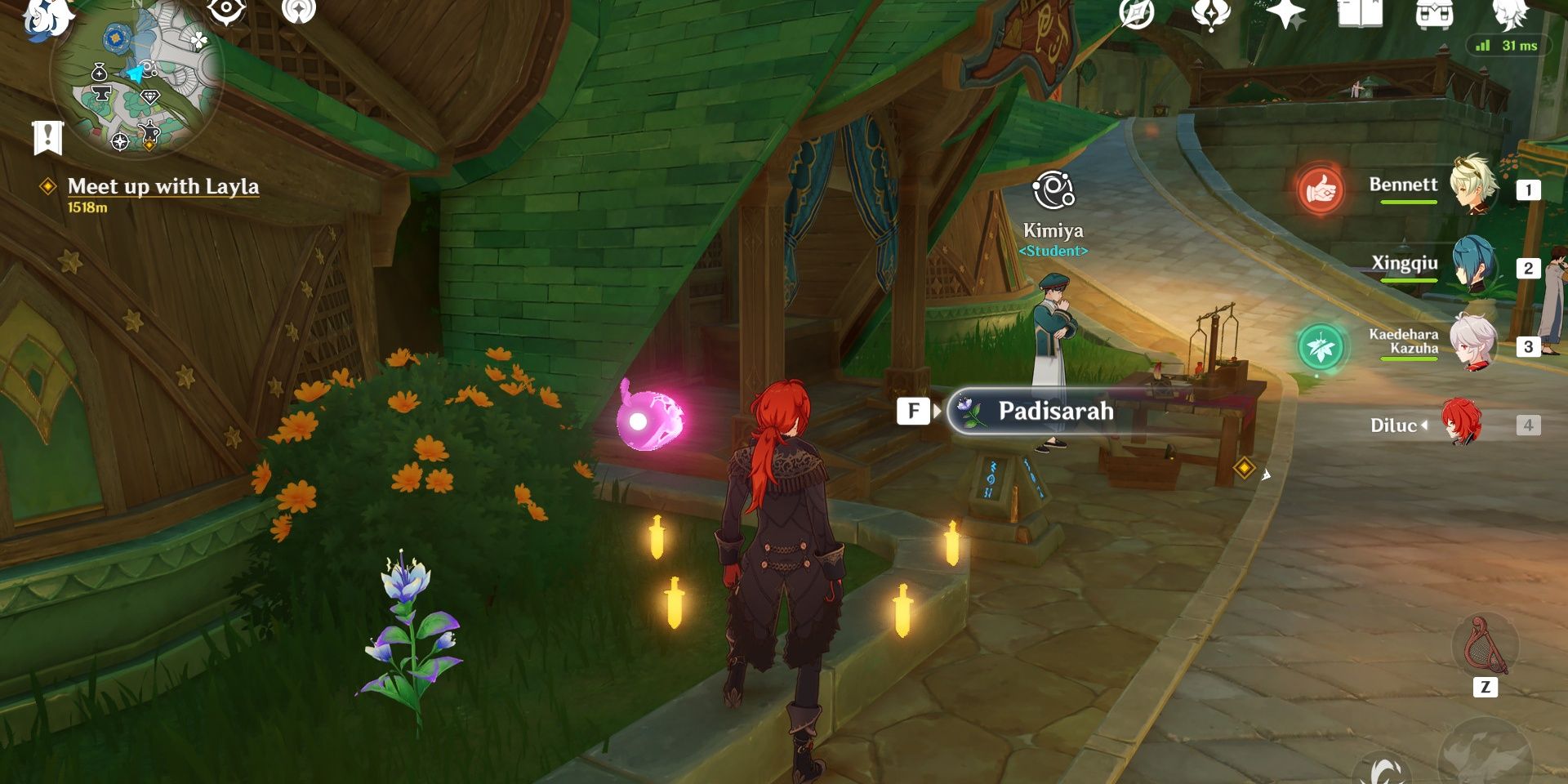Click the anvil blacksmith marker on minimap
Screen dimensions: 1568x784
point(104,91)
